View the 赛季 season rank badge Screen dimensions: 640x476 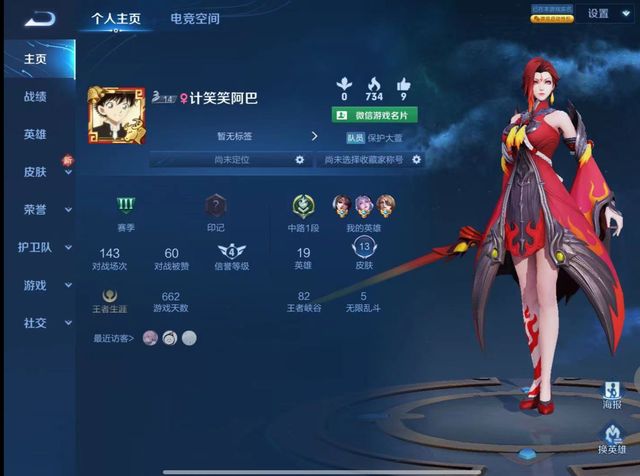(x=125, y=206)
